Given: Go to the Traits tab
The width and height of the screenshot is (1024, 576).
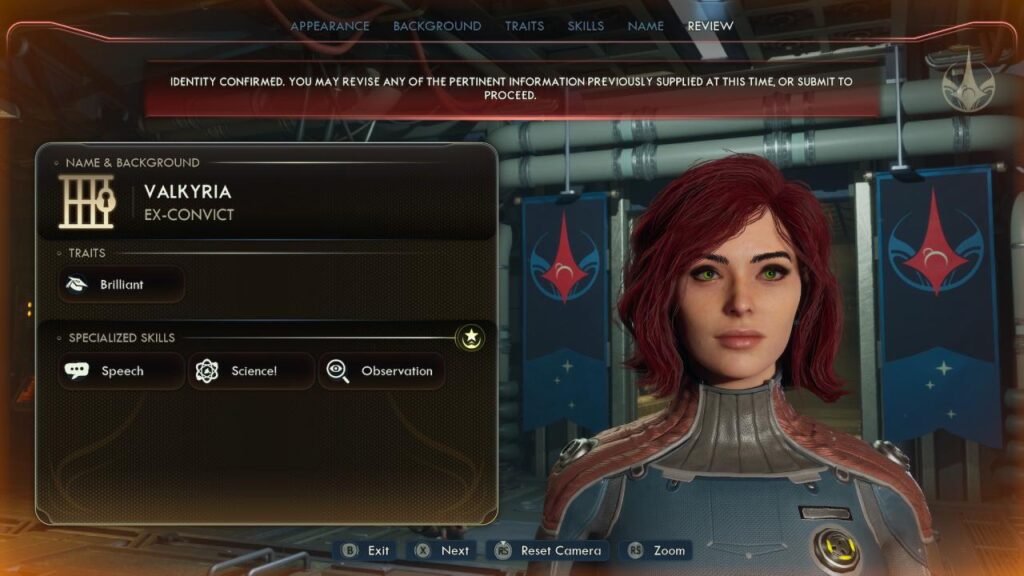Looking at the screenshot, I should click(x=524, y=26).
